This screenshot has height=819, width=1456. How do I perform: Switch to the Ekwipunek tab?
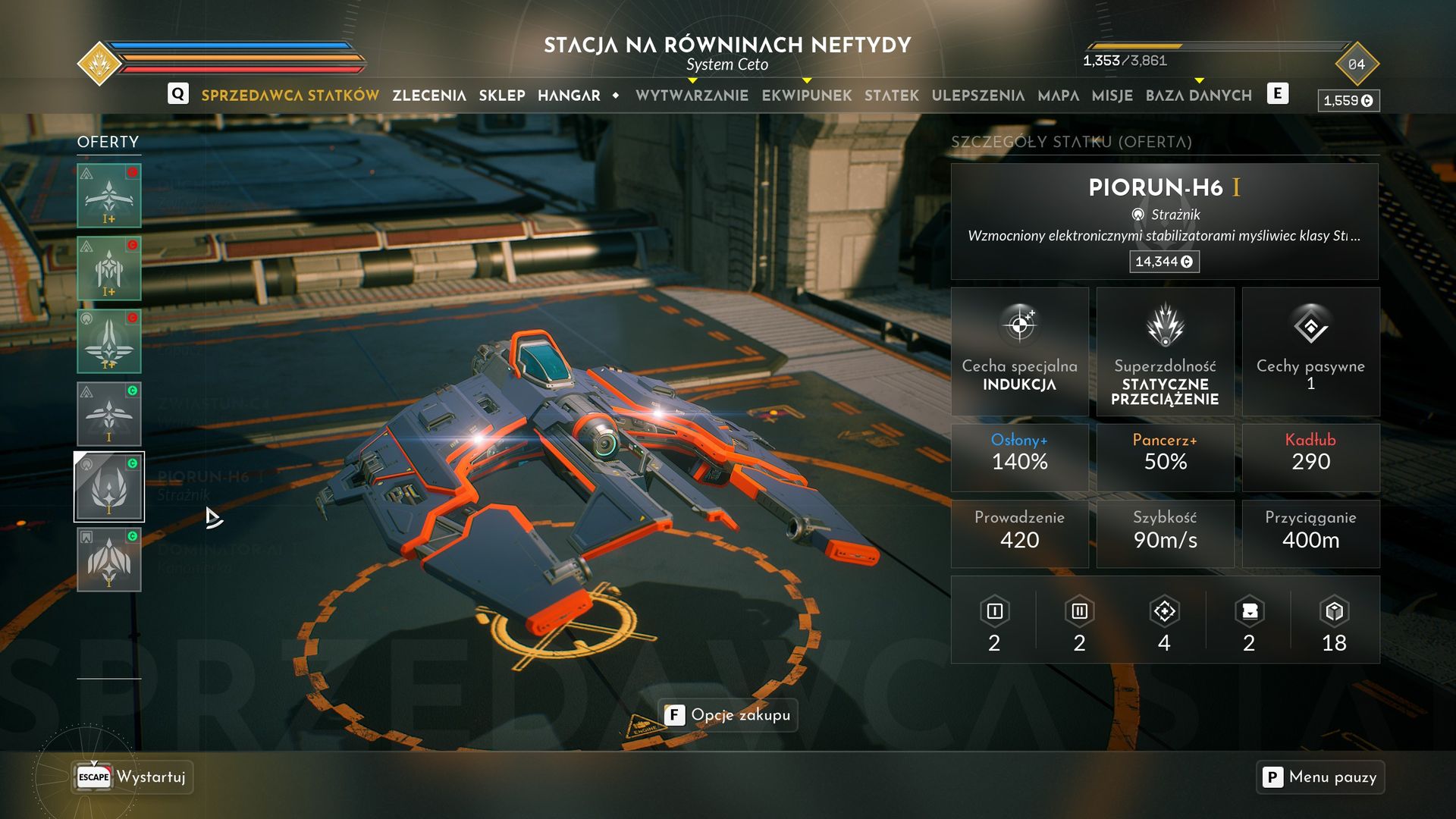807,96
